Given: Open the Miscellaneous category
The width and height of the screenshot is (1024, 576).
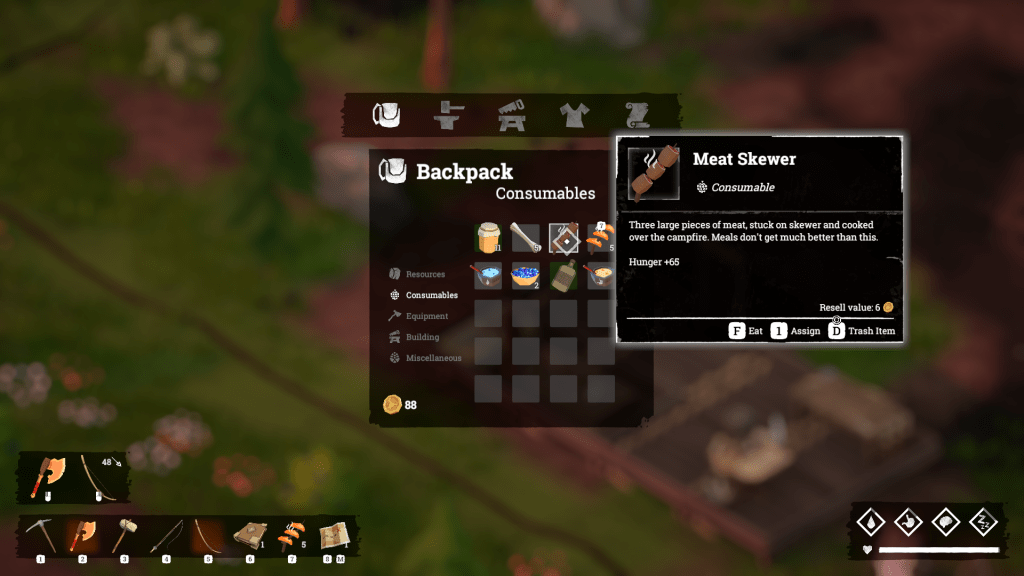Looking at the screenshot, I should tap(426, 358).
